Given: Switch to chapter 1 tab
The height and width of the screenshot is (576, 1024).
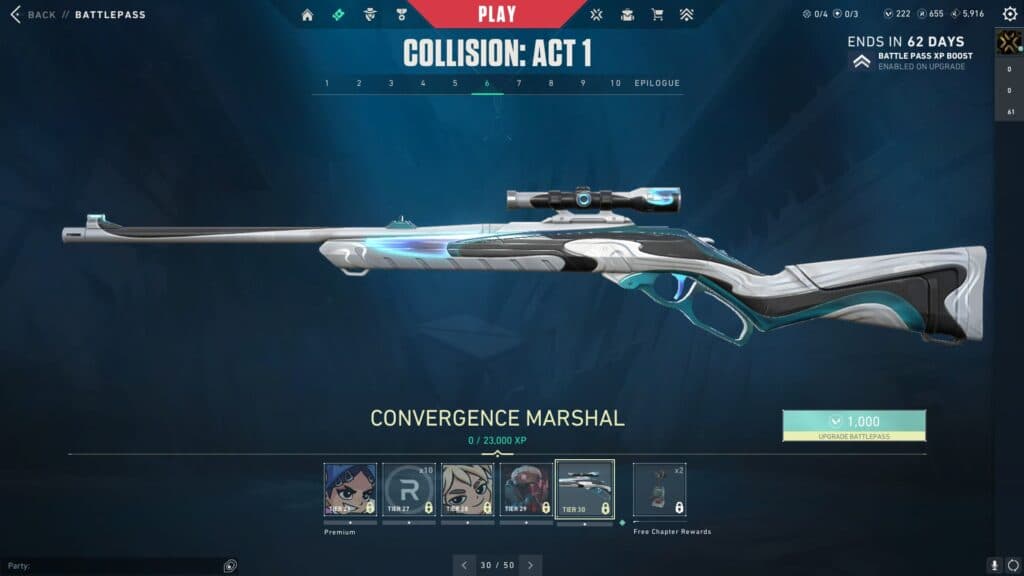Looking at the screenshot, I should [327, 83].
